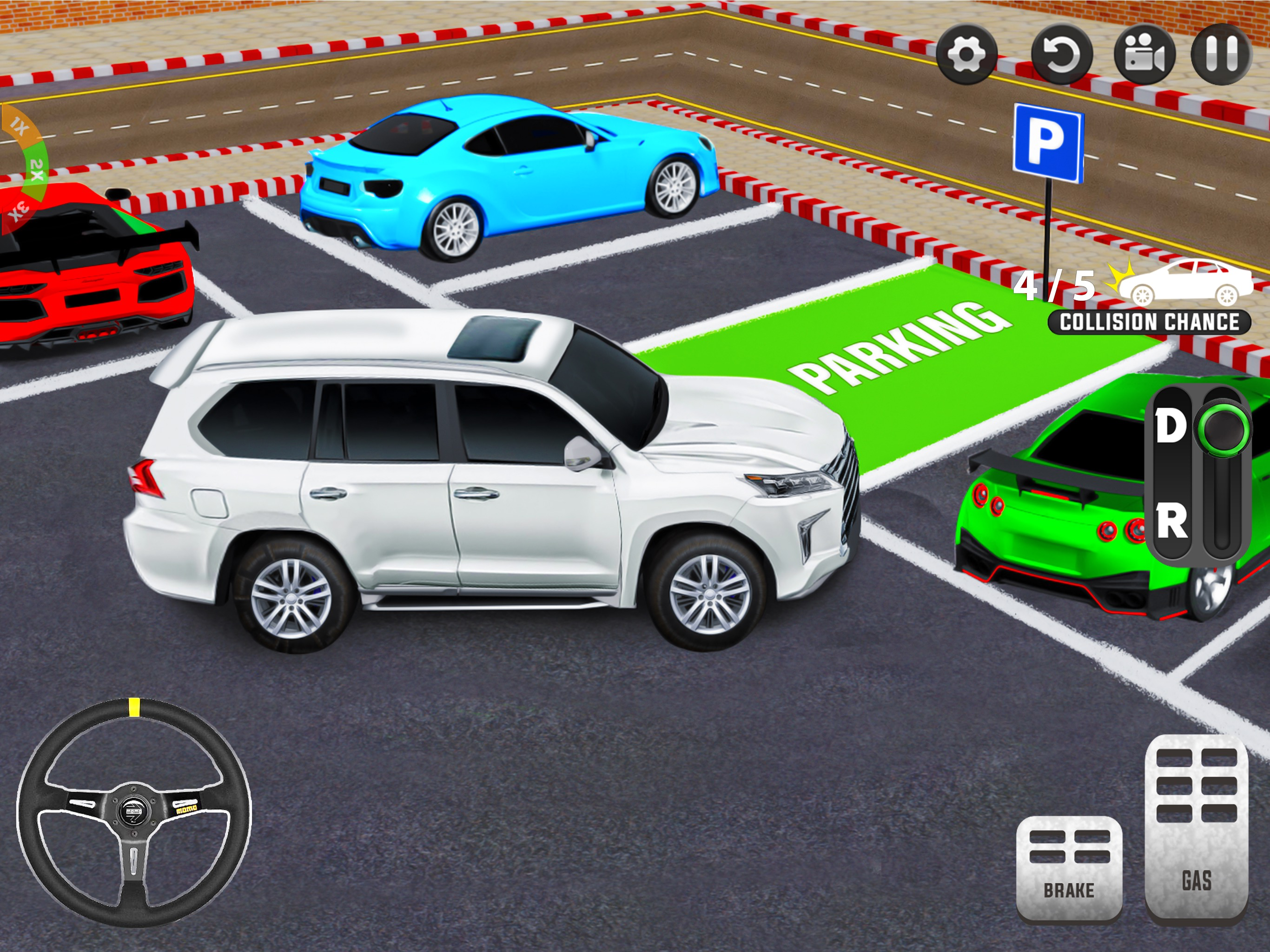Viewport: 1270px width, 952px height.
Task: Switch the view with the camera button
Action: tap(1144, 54)
